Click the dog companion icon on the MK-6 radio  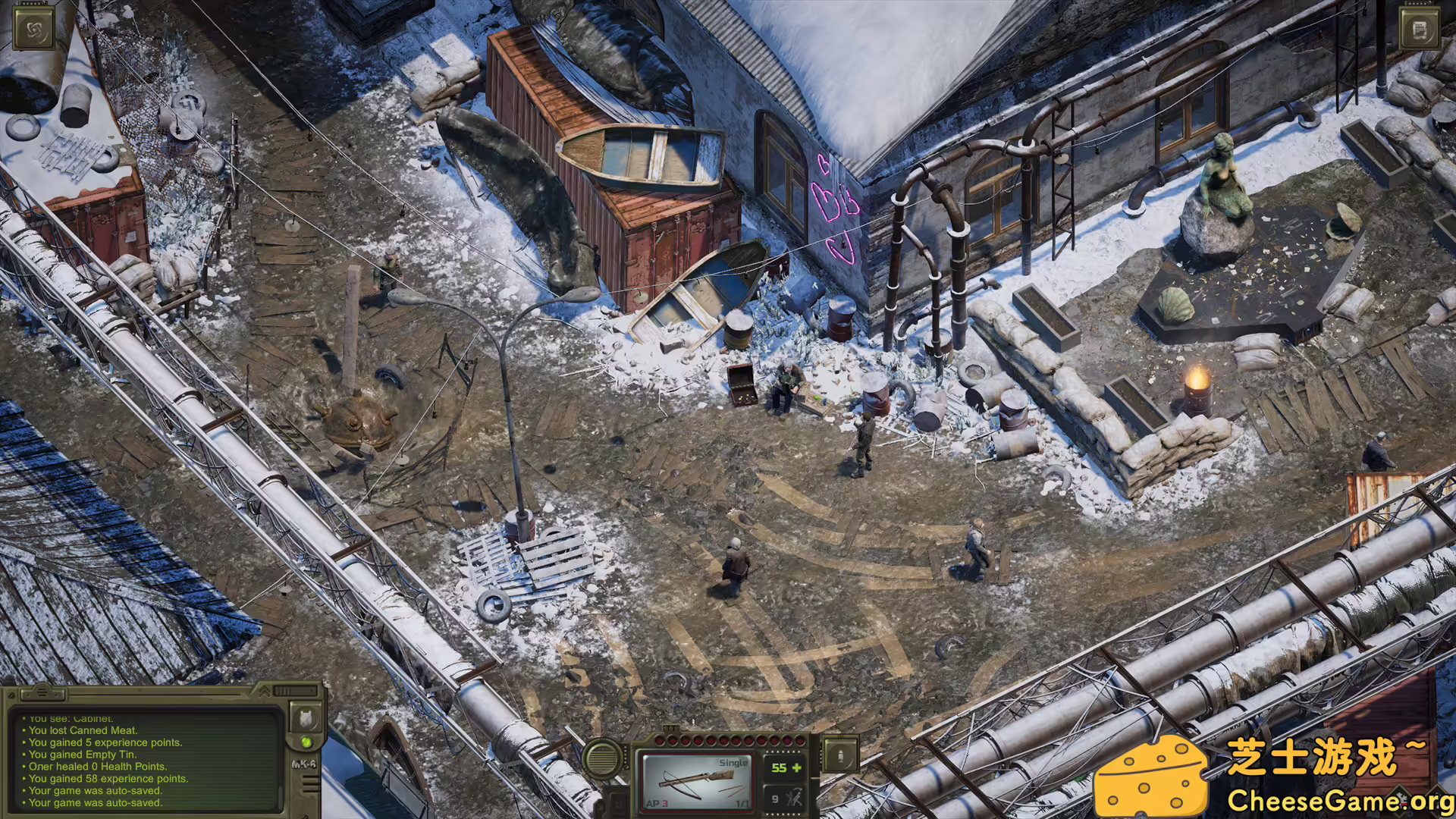tap(305, 718)
